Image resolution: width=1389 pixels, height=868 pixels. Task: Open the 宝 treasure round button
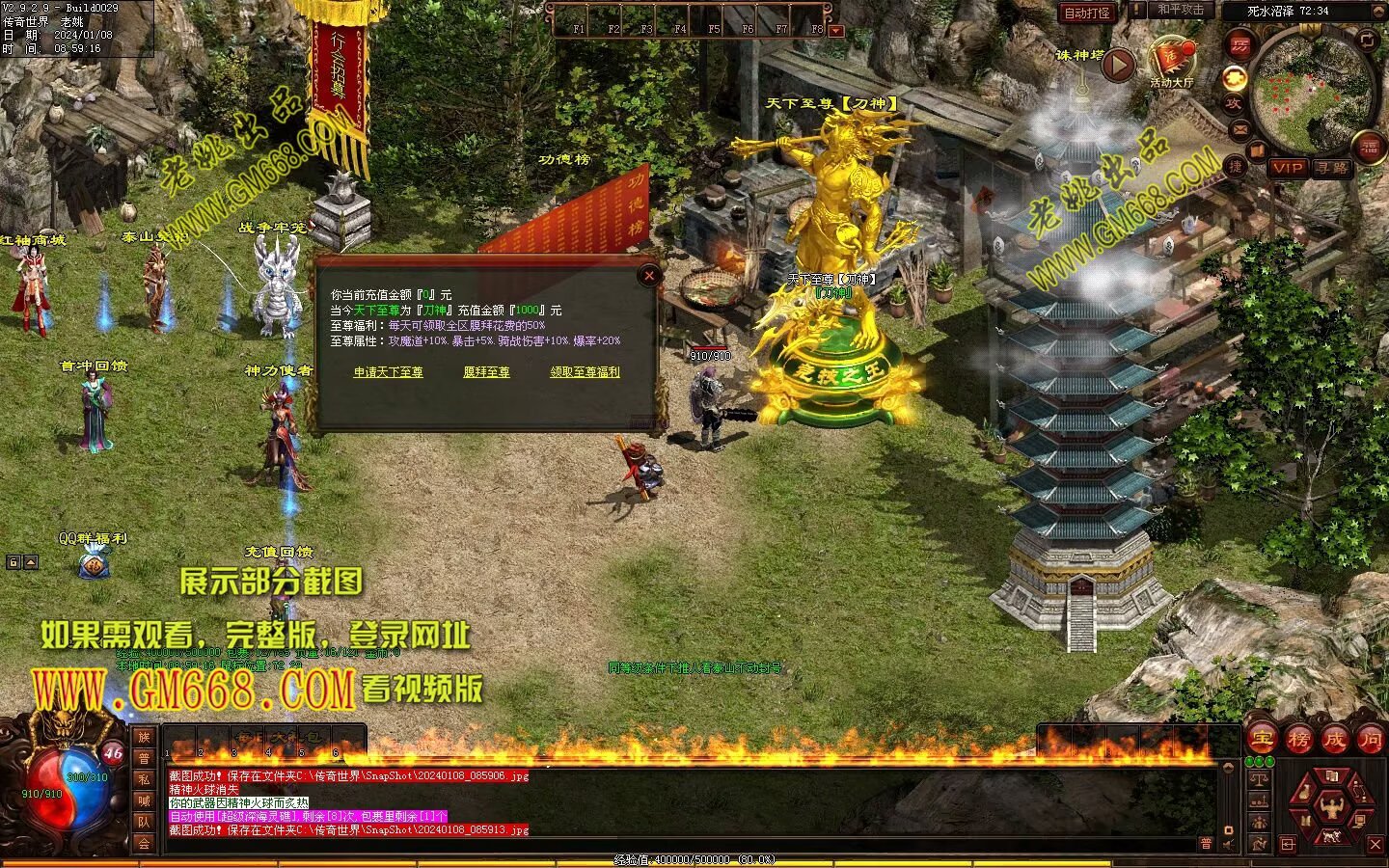[1262, 740]
